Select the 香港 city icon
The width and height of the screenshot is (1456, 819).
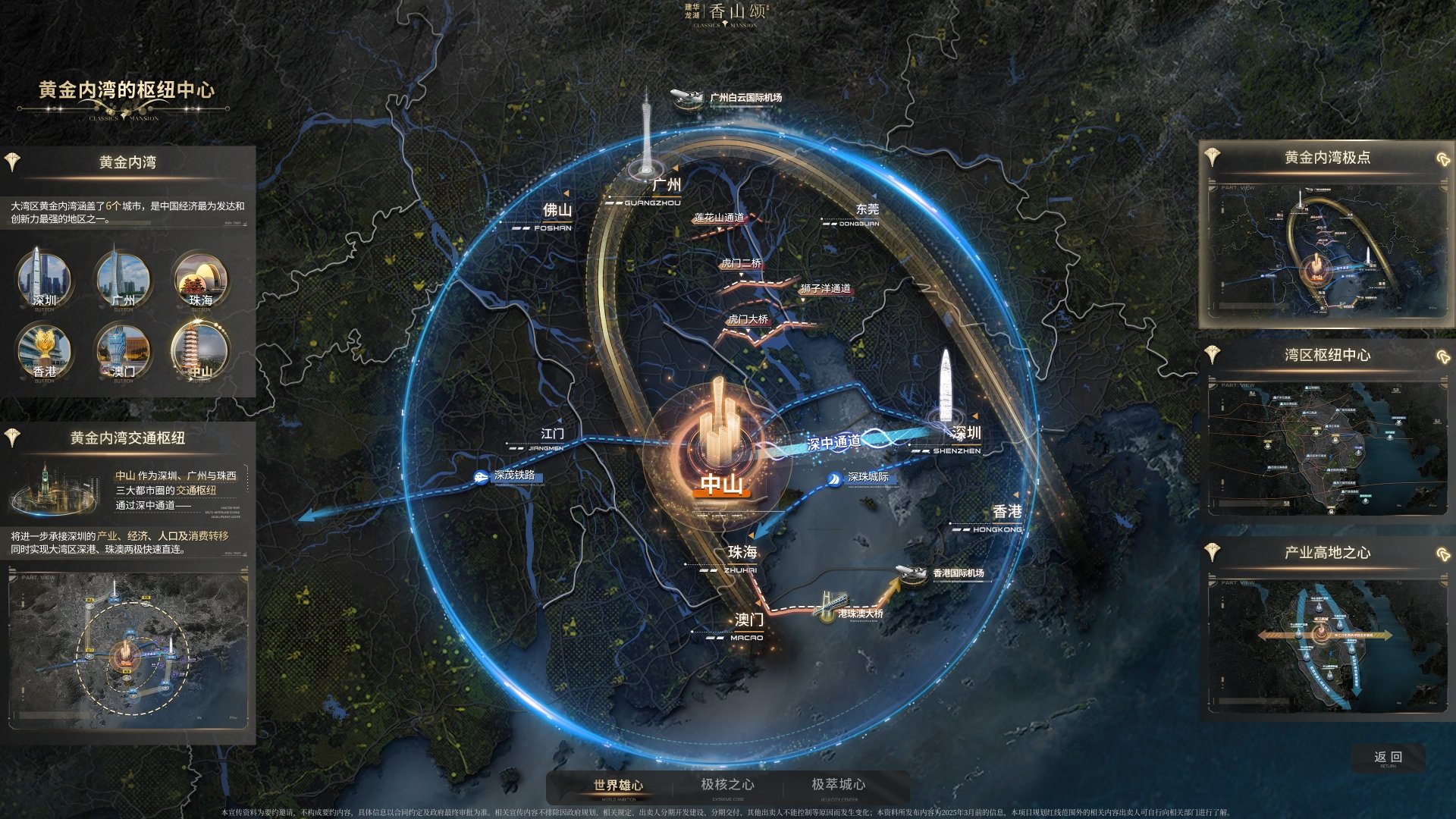click(44, 350)
